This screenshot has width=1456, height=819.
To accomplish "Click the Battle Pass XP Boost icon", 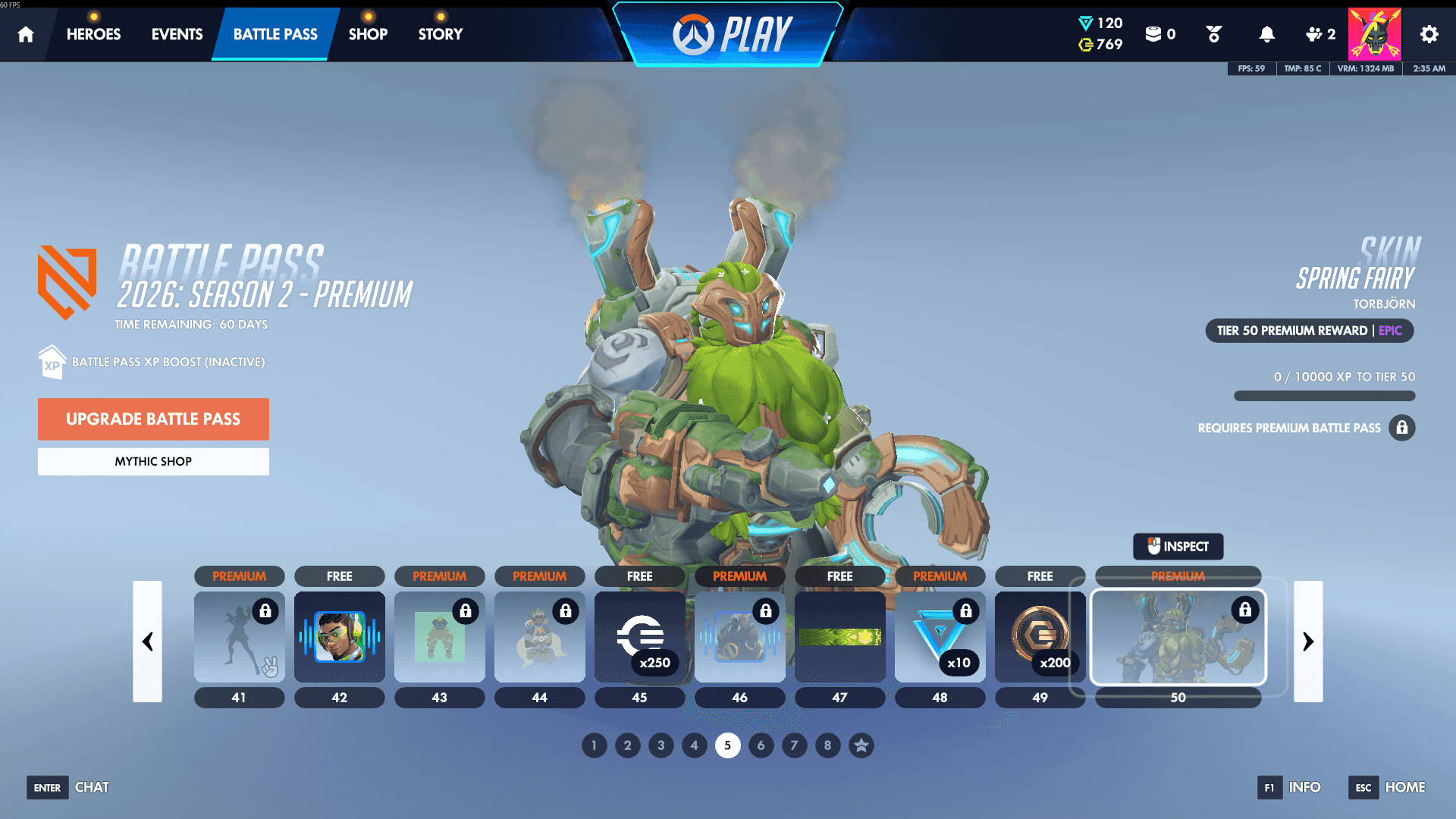I will [x=51, y=362].
